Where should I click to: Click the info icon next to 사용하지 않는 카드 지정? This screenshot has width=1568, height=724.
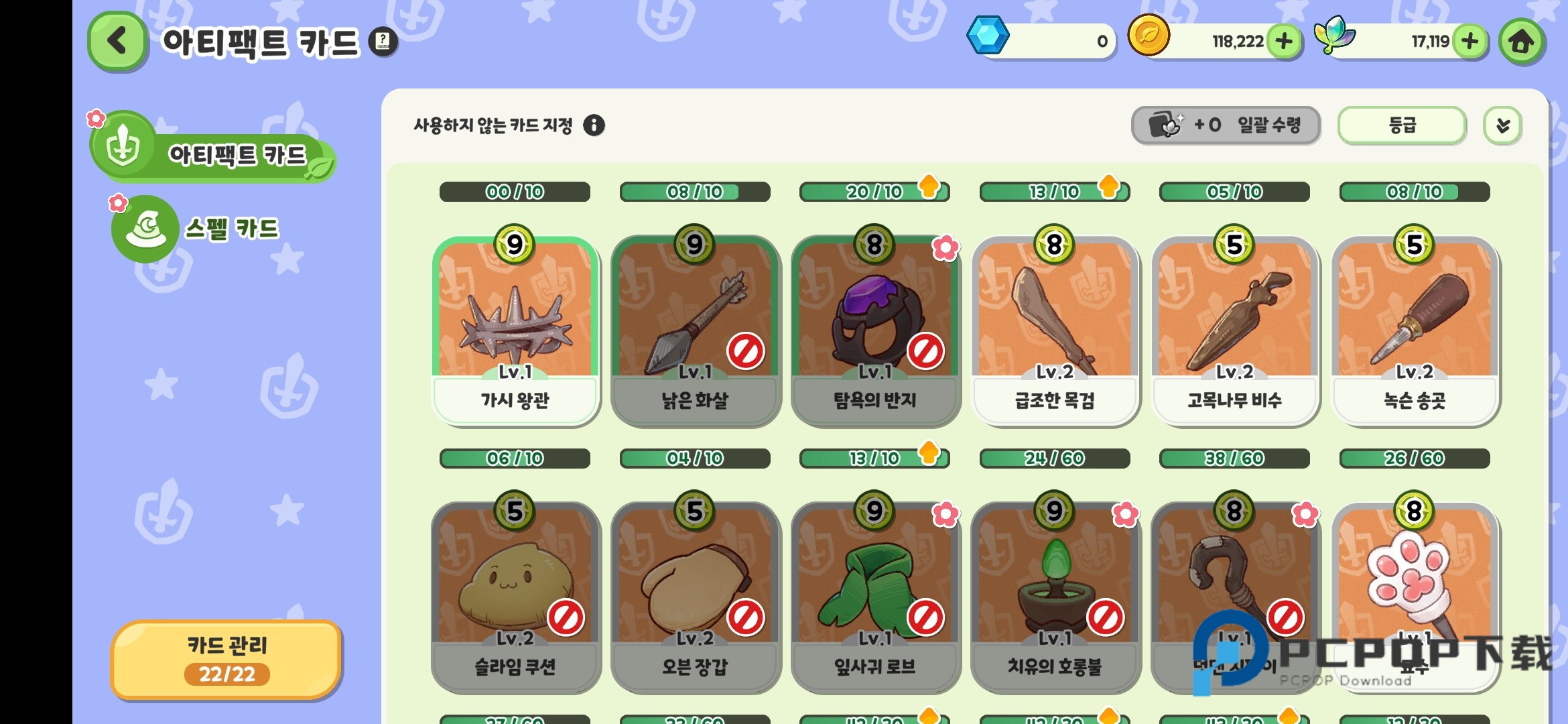pos(595,125)
